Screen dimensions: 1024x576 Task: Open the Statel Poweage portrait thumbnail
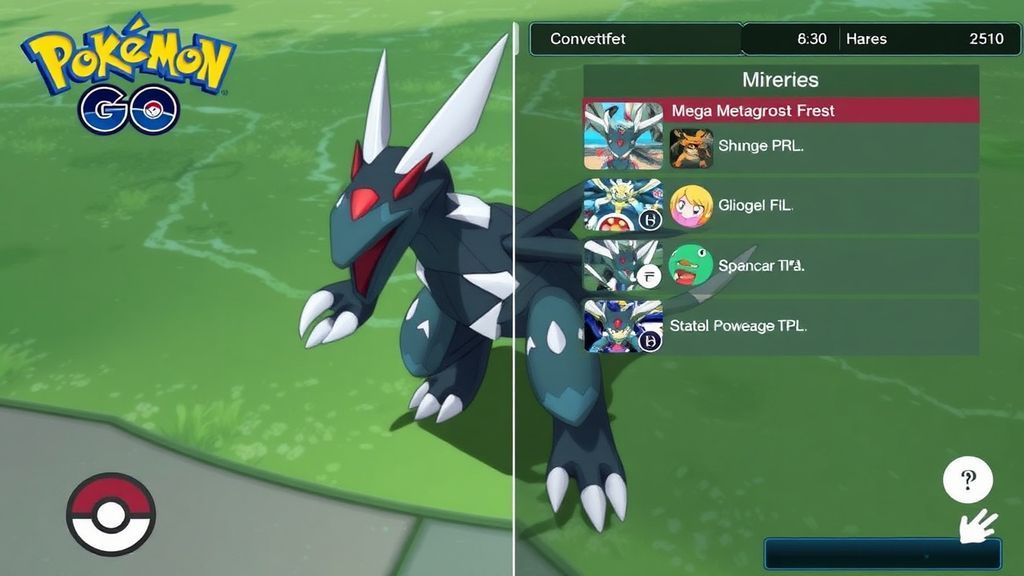coord(623,326)
